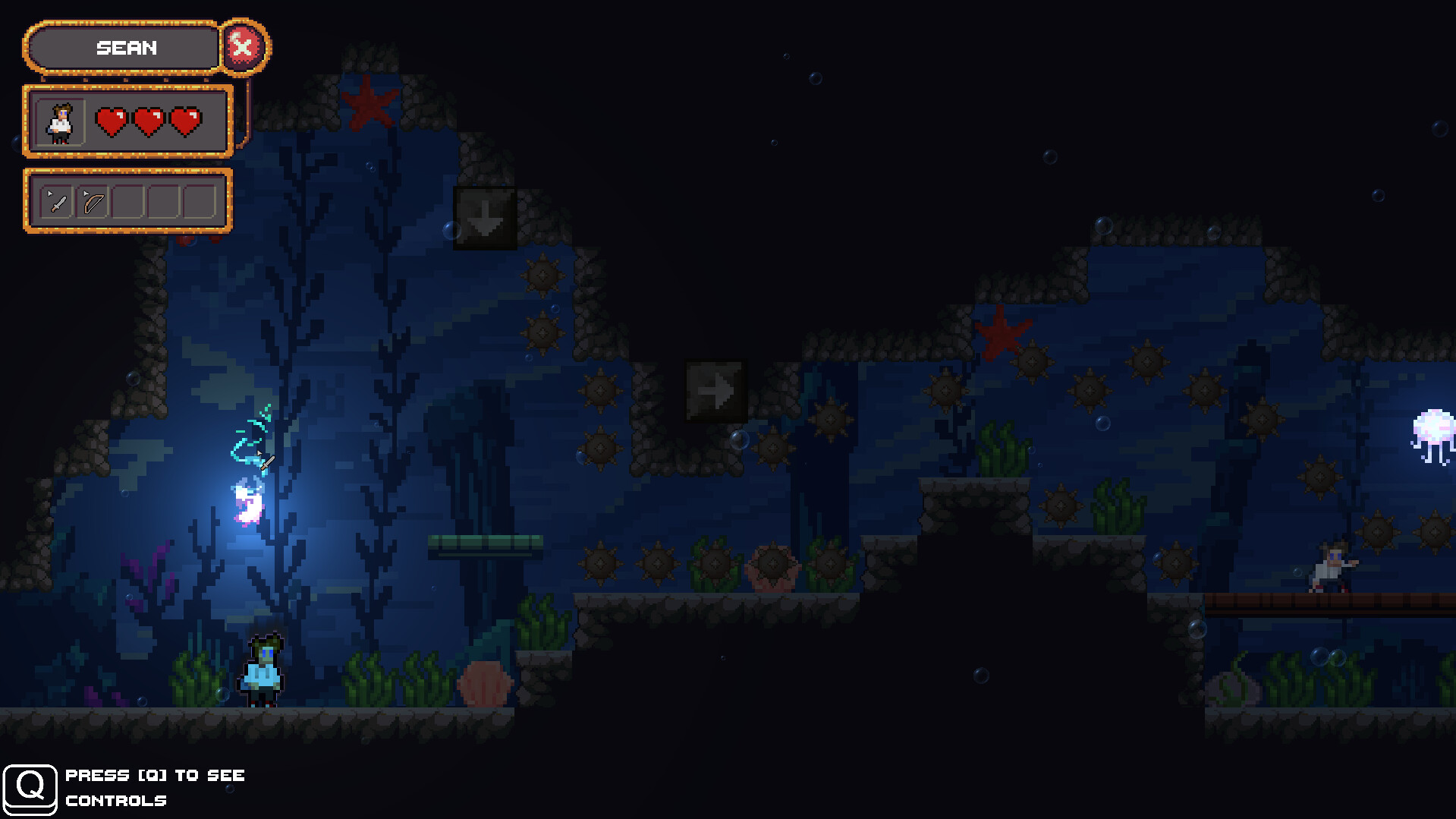The image size is (1456, 819).
Task: Select the third empty inventory slot
Action: [x=127, y=200]
